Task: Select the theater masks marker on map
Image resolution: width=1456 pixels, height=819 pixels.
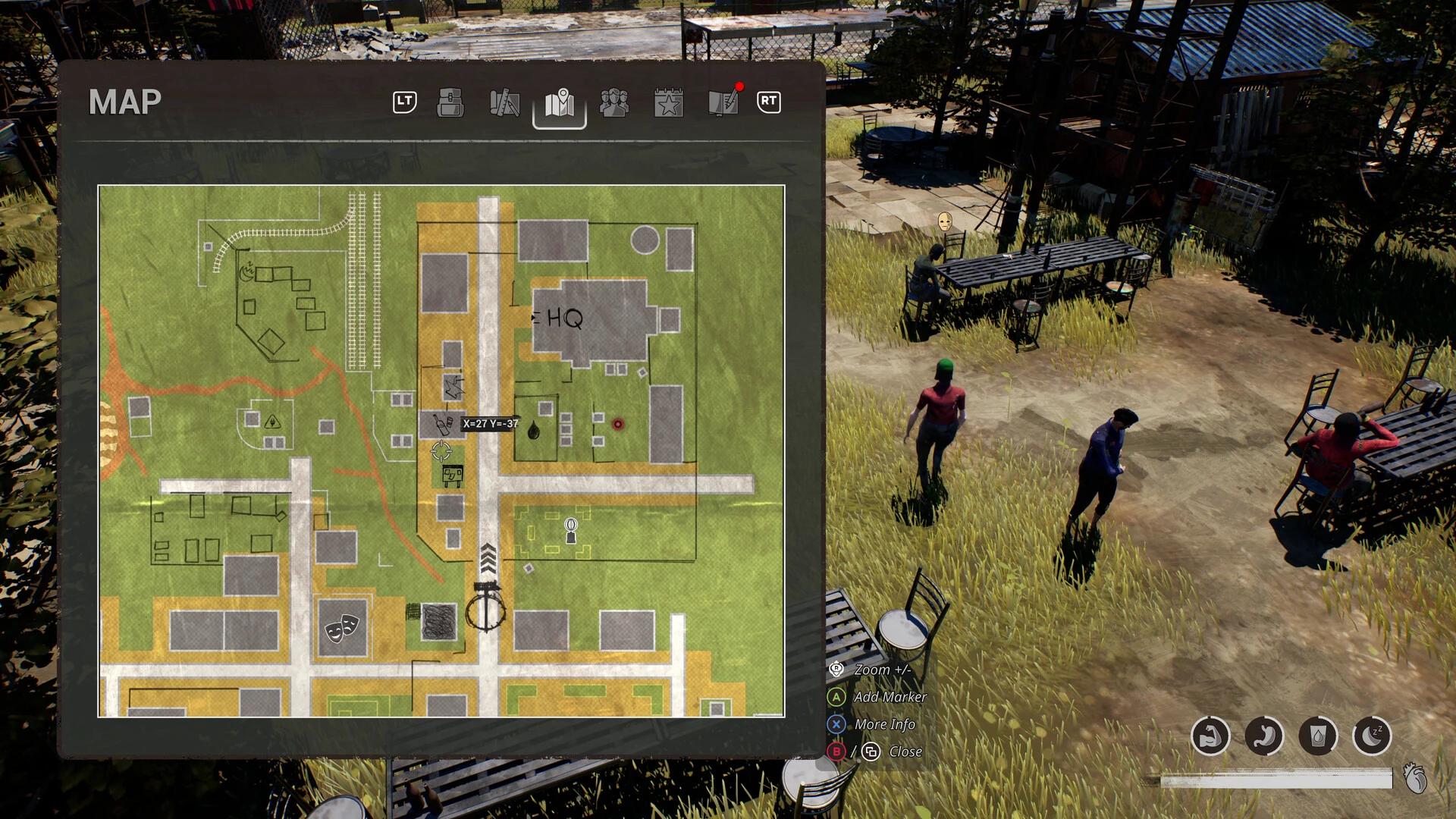Action: click(x=341, y=628)
